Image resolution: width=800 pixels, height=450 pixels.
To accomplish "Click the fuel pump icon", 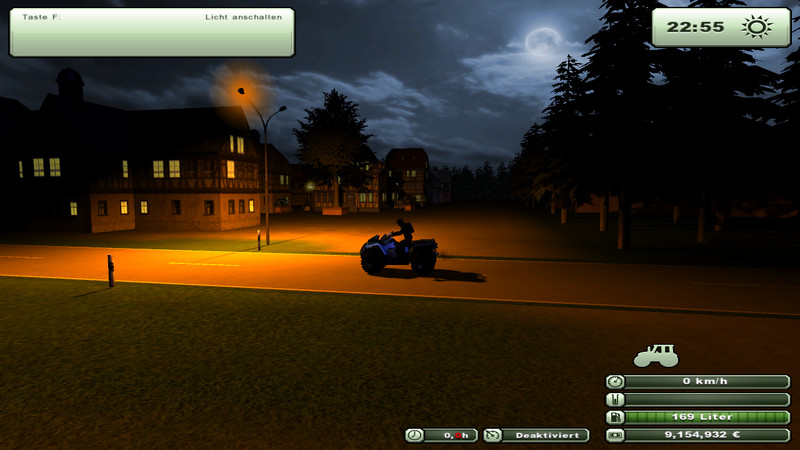I will [x=615, y=417].
